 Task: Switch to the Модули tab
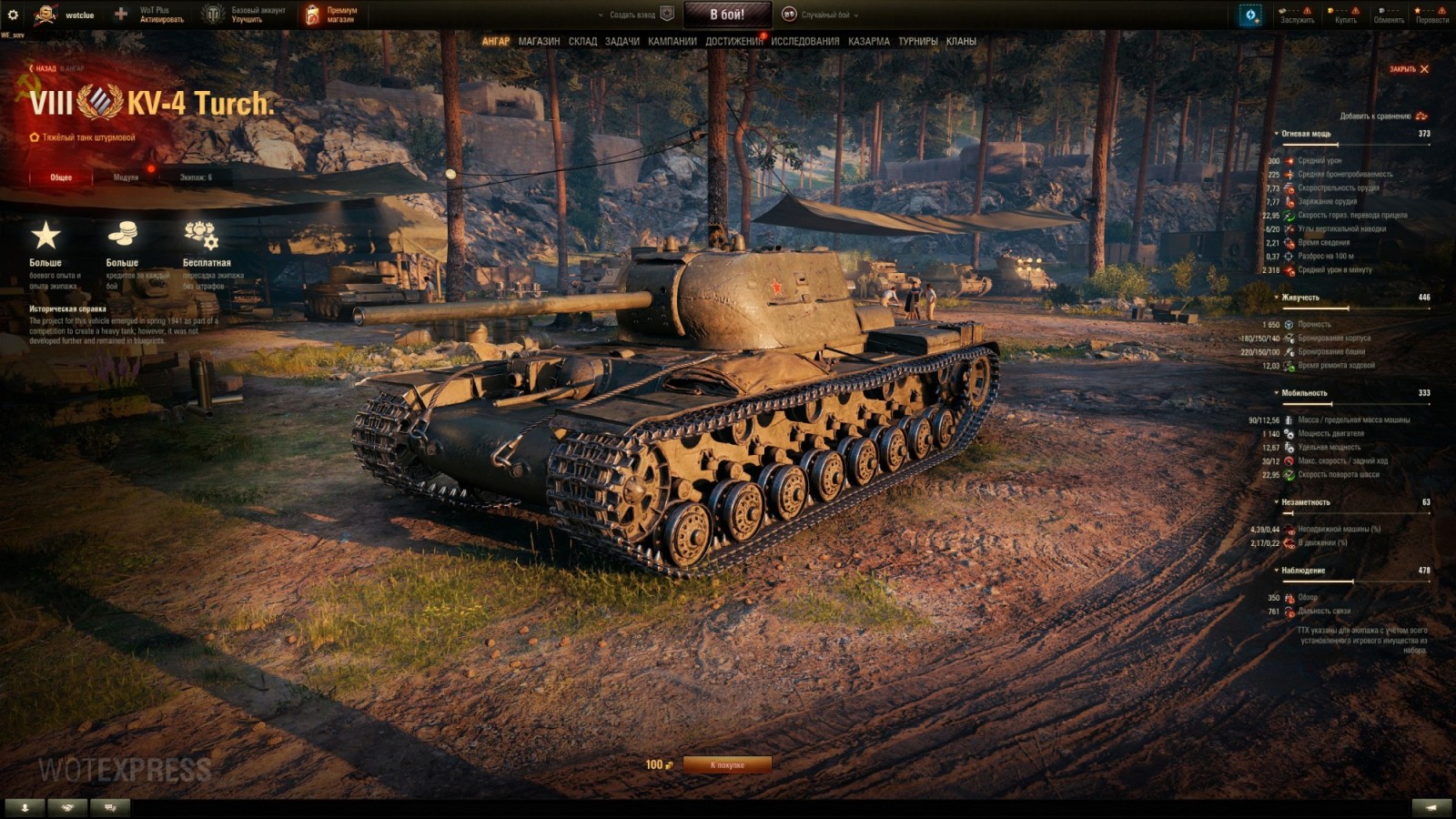tap(126, 177)
